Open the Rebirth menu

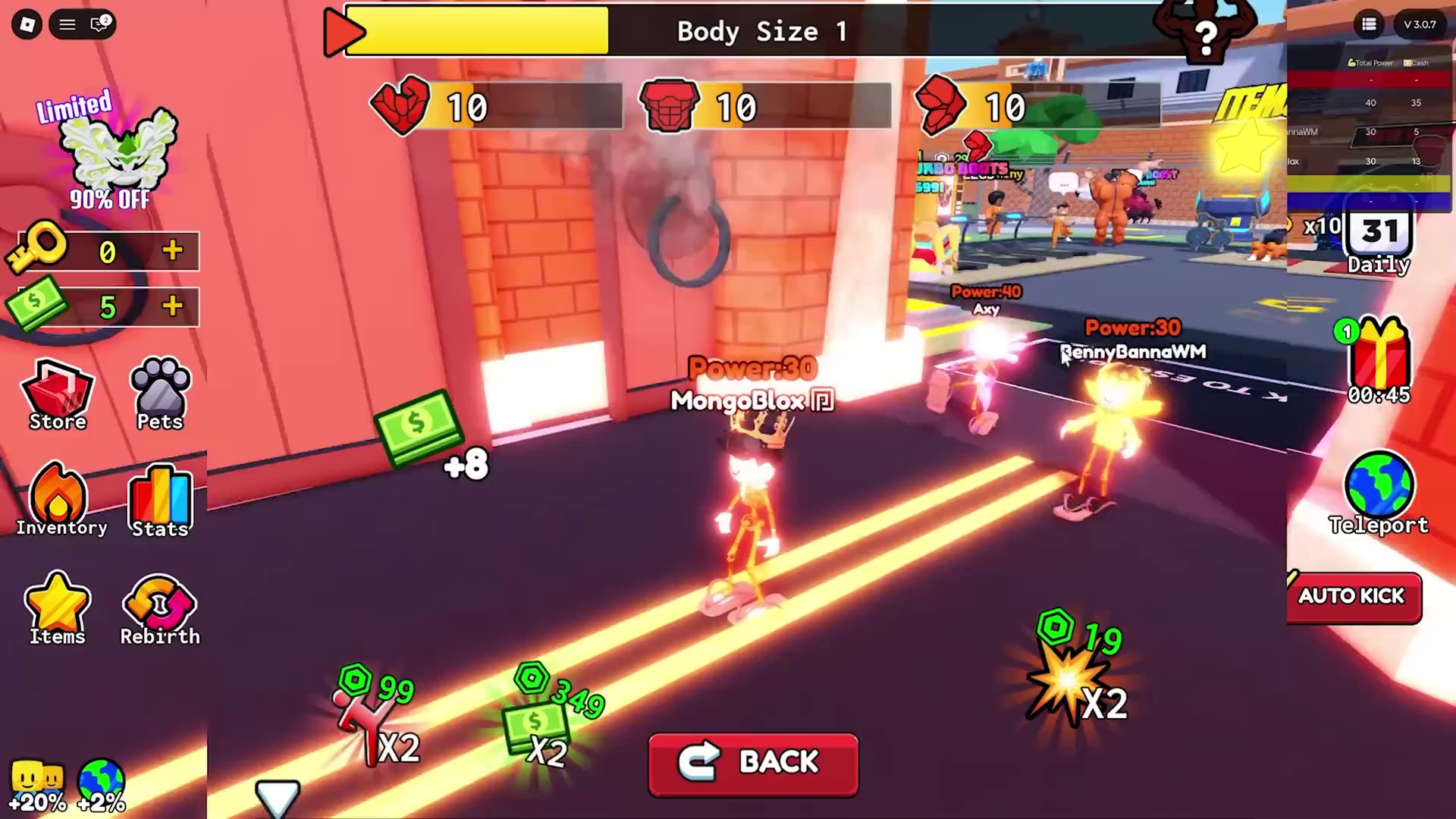(x=160, y=608)
